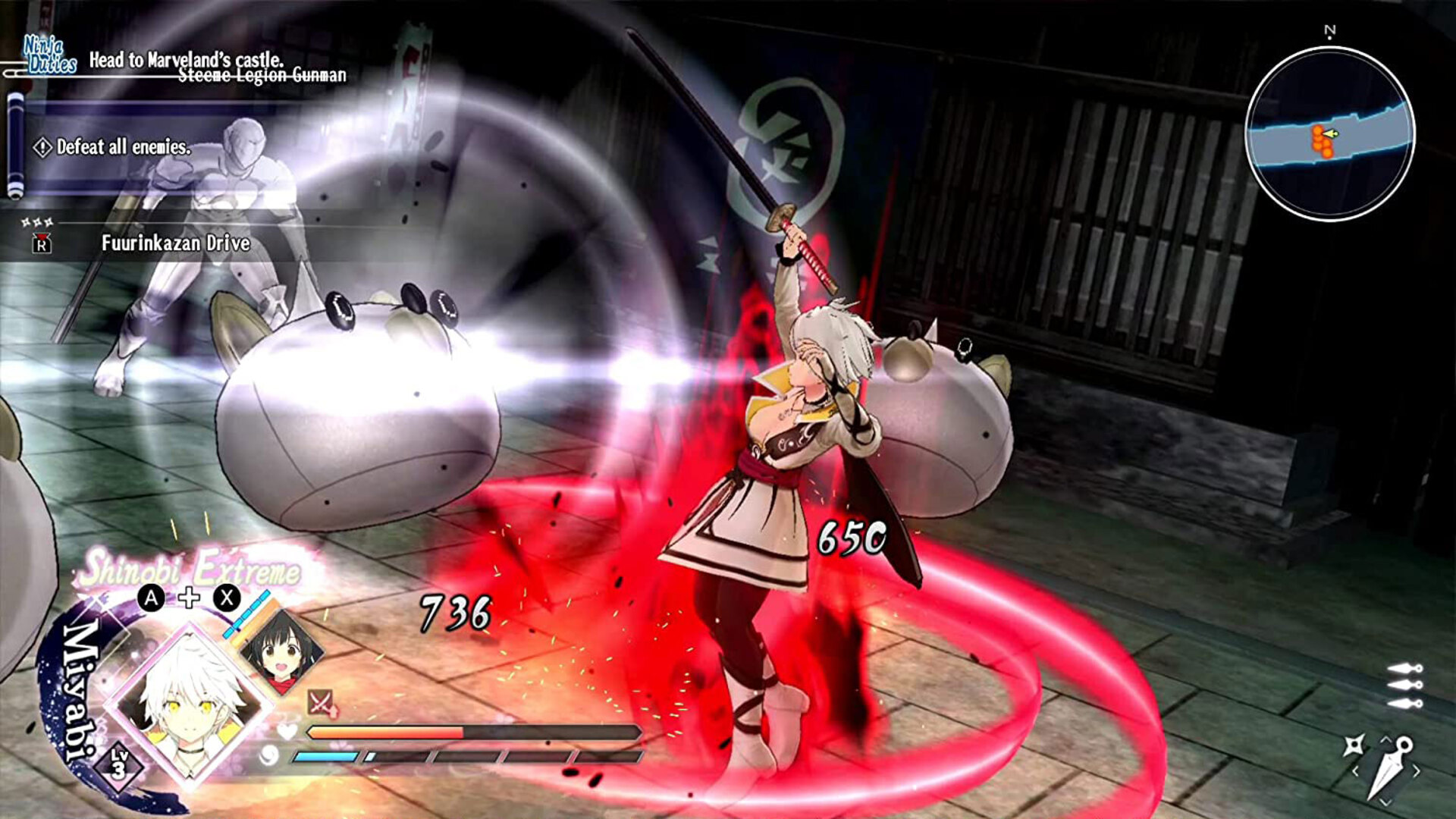Image resolution: width=1456 pixels, height=819 pixels.
Task: Click the Defeat all enemies objective
Action: point(123,147)
